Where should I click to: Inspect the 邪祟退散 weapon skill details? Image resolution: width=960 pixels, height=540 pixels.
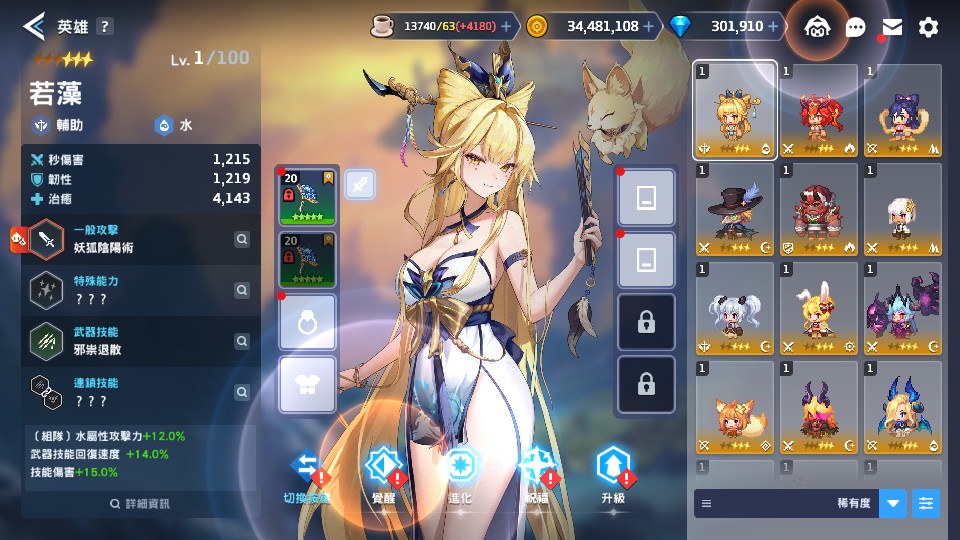[242, 341]
